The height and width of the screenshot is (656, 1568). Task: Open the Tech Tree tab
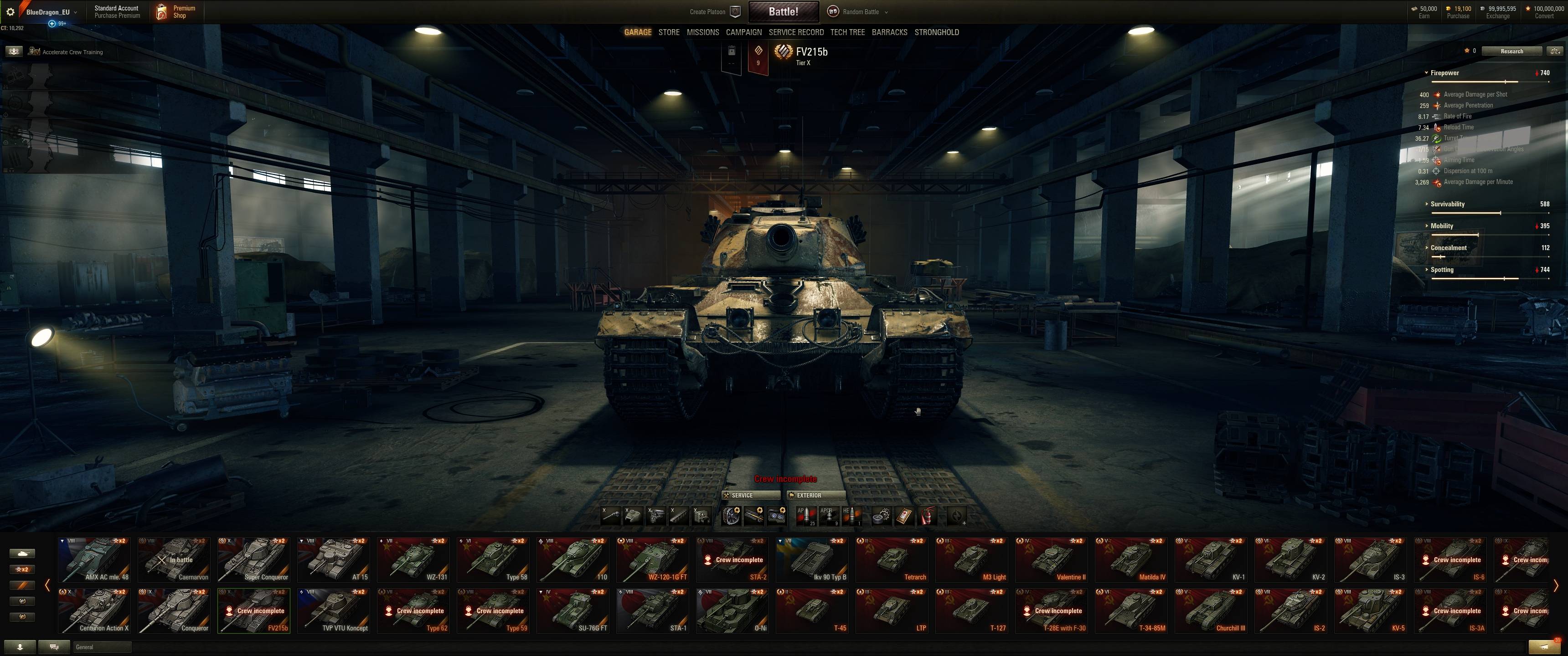point(847,32)
